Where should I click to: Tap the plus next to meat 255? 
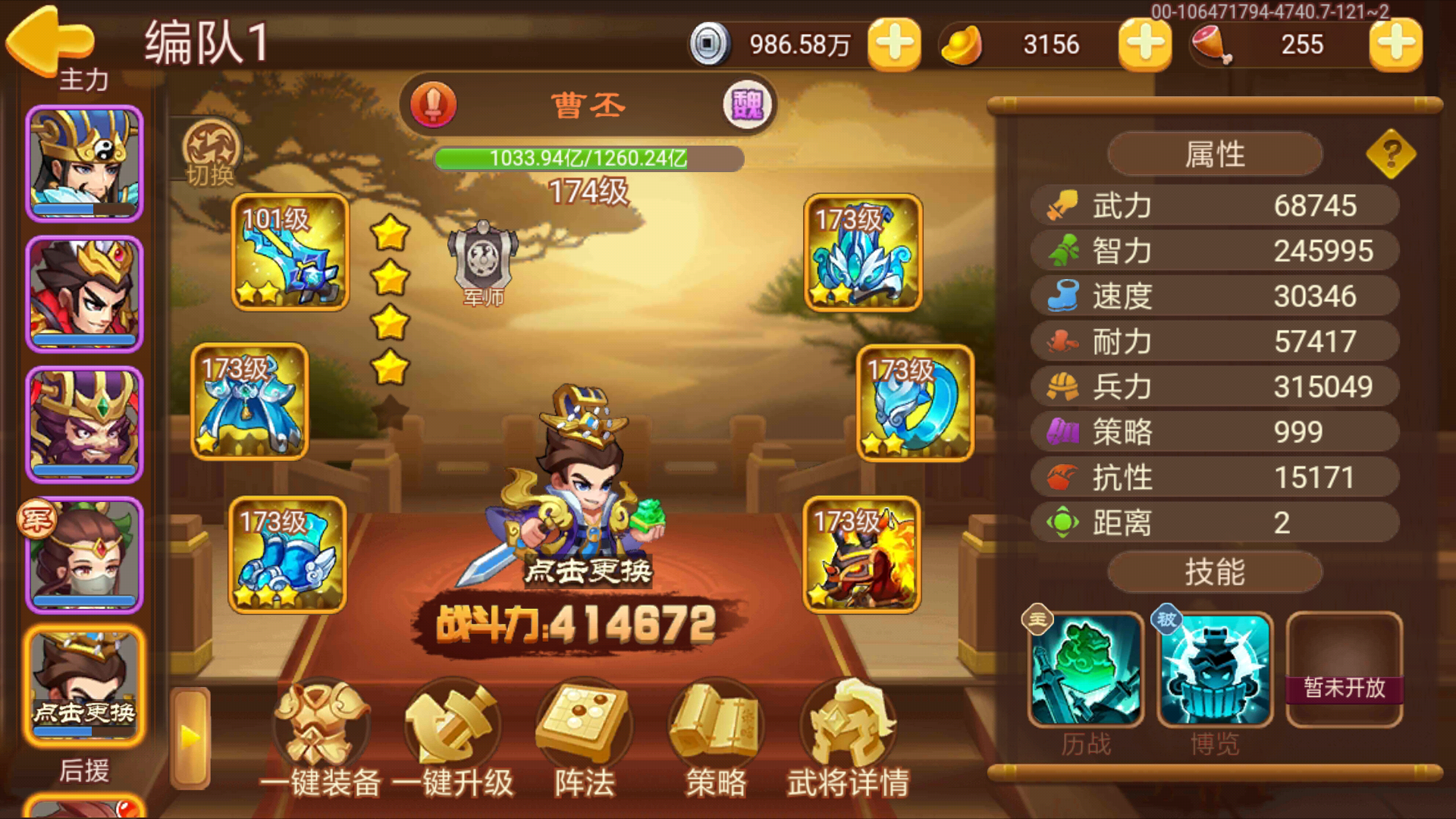pos(1397,45)
